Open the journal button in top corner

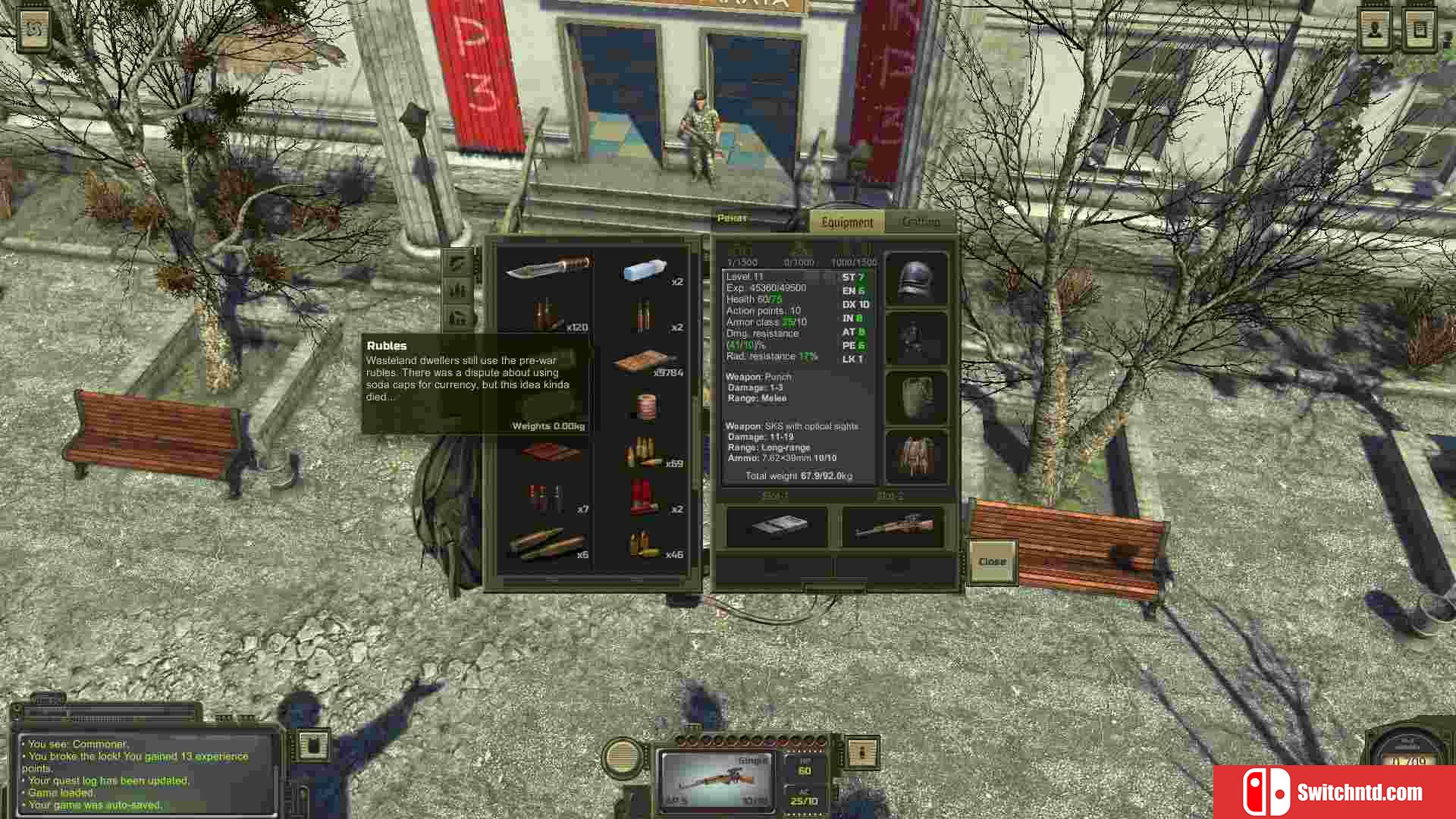[x=1420, y=30]
